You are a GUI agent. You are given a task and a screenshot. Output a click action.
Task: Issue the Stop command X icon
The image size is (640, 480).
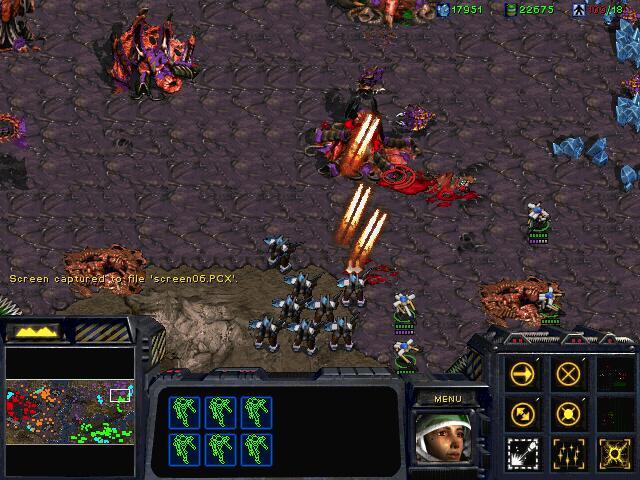569,374
